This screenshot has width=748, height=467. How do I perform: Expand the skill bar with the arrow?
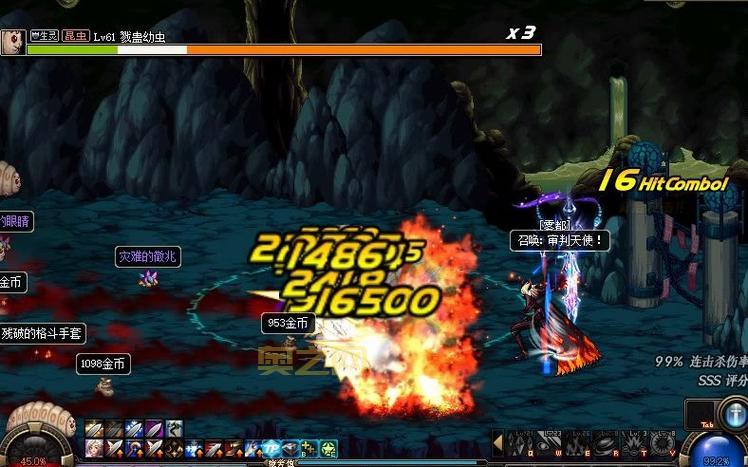pyautogui.click(x=497, y=442)
